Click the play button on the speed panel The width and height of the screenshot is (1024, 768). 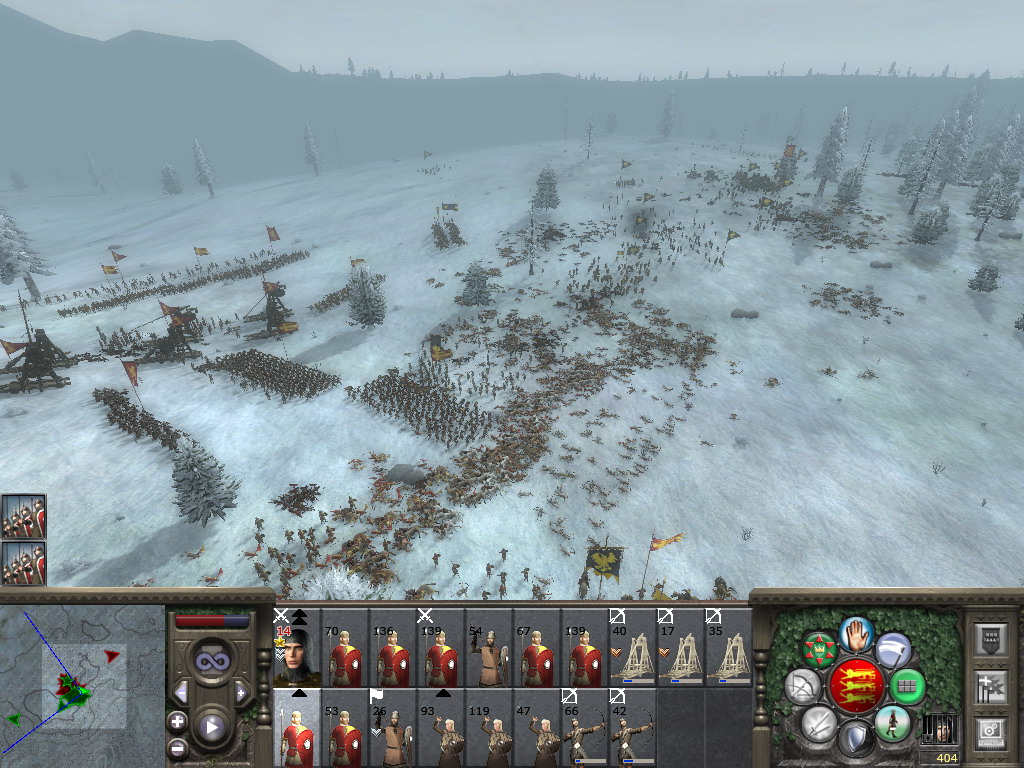210,727
